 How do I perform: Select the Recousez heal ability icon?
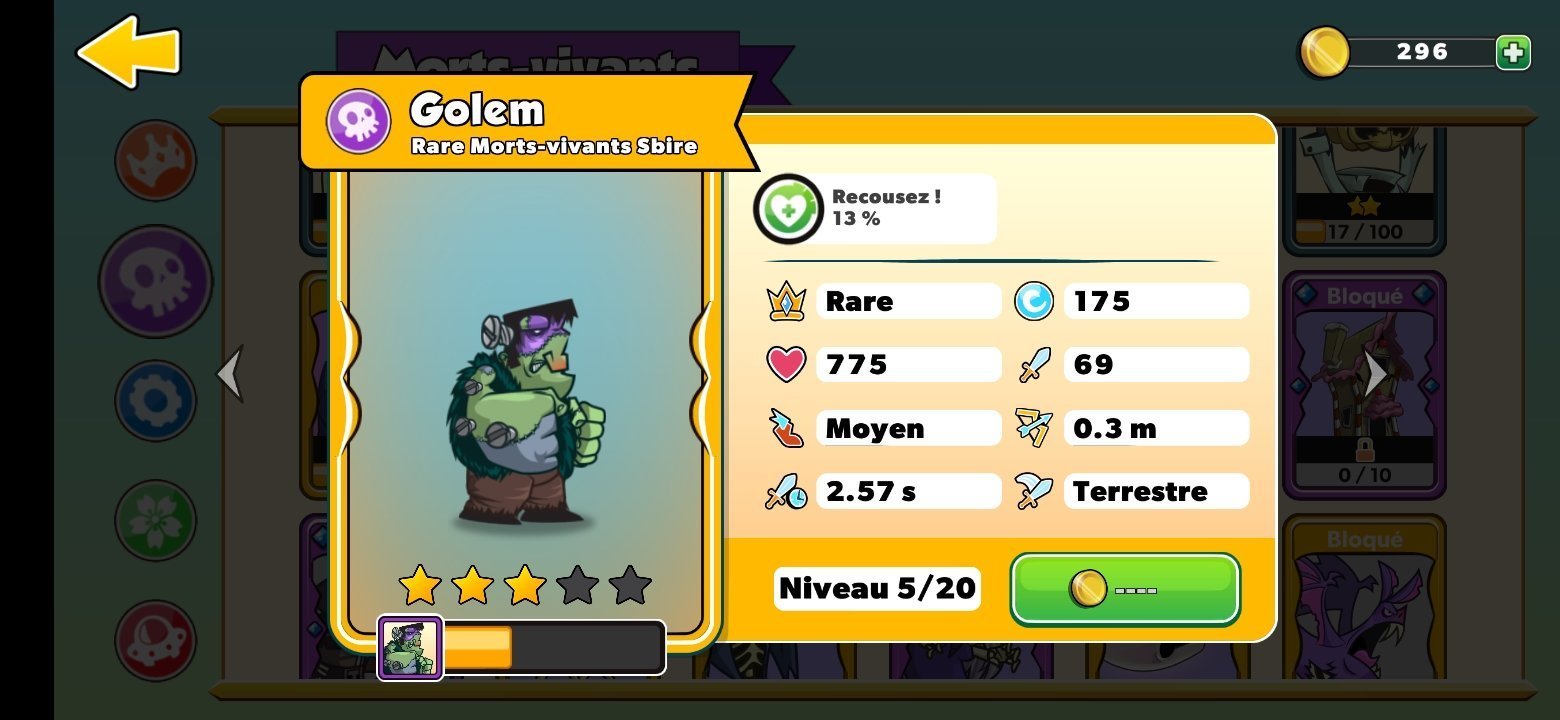[788, 209]
